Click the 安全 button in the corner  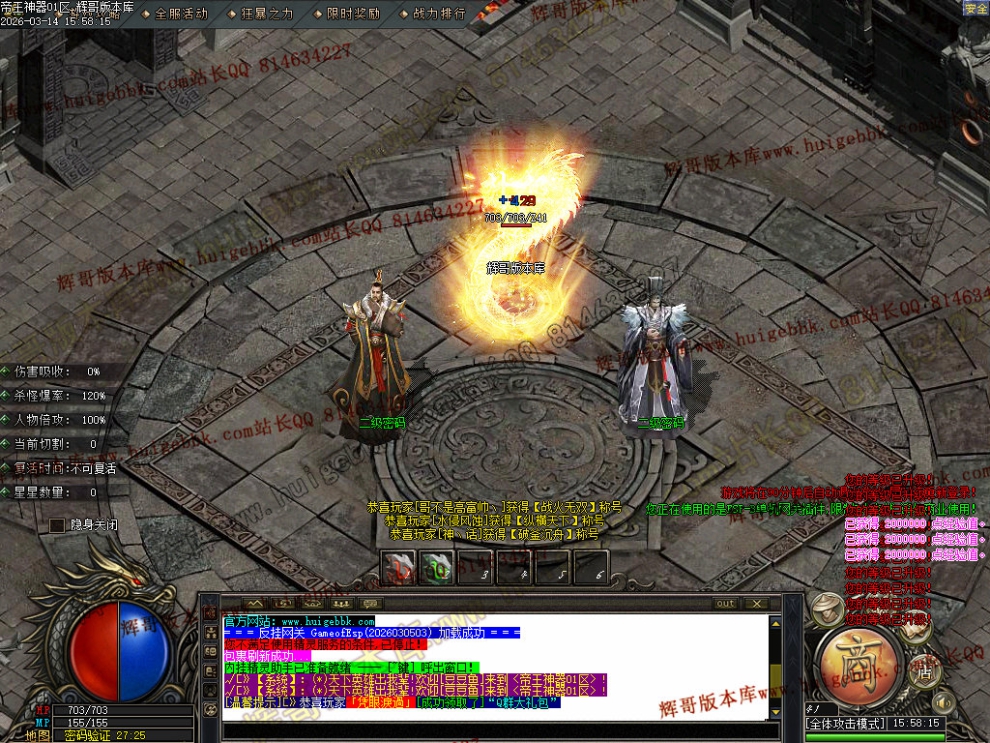(x=975, y=8)
